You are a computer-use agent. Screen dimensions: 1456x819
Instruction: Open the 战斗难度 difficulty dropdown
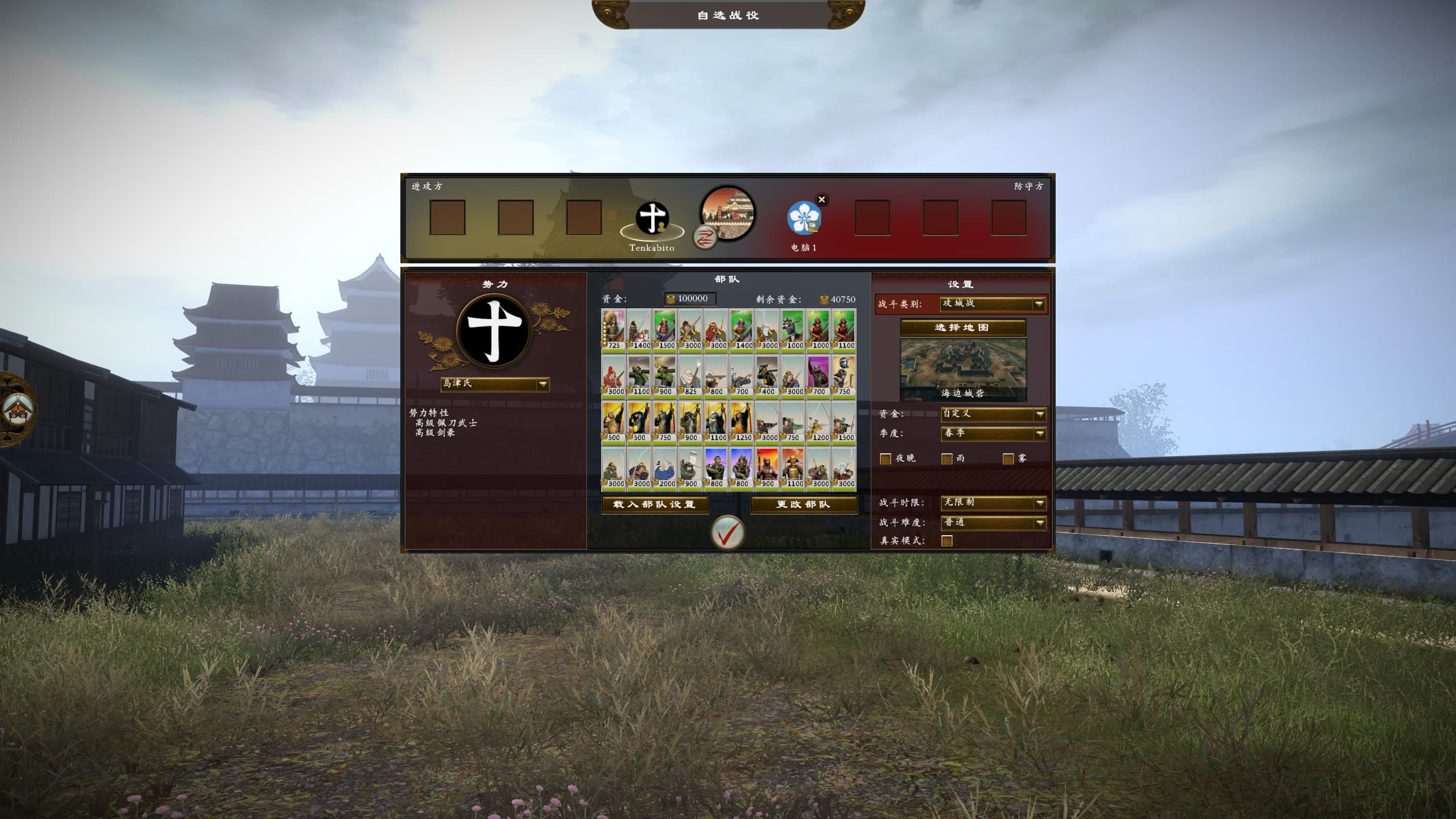pos(993,523)
